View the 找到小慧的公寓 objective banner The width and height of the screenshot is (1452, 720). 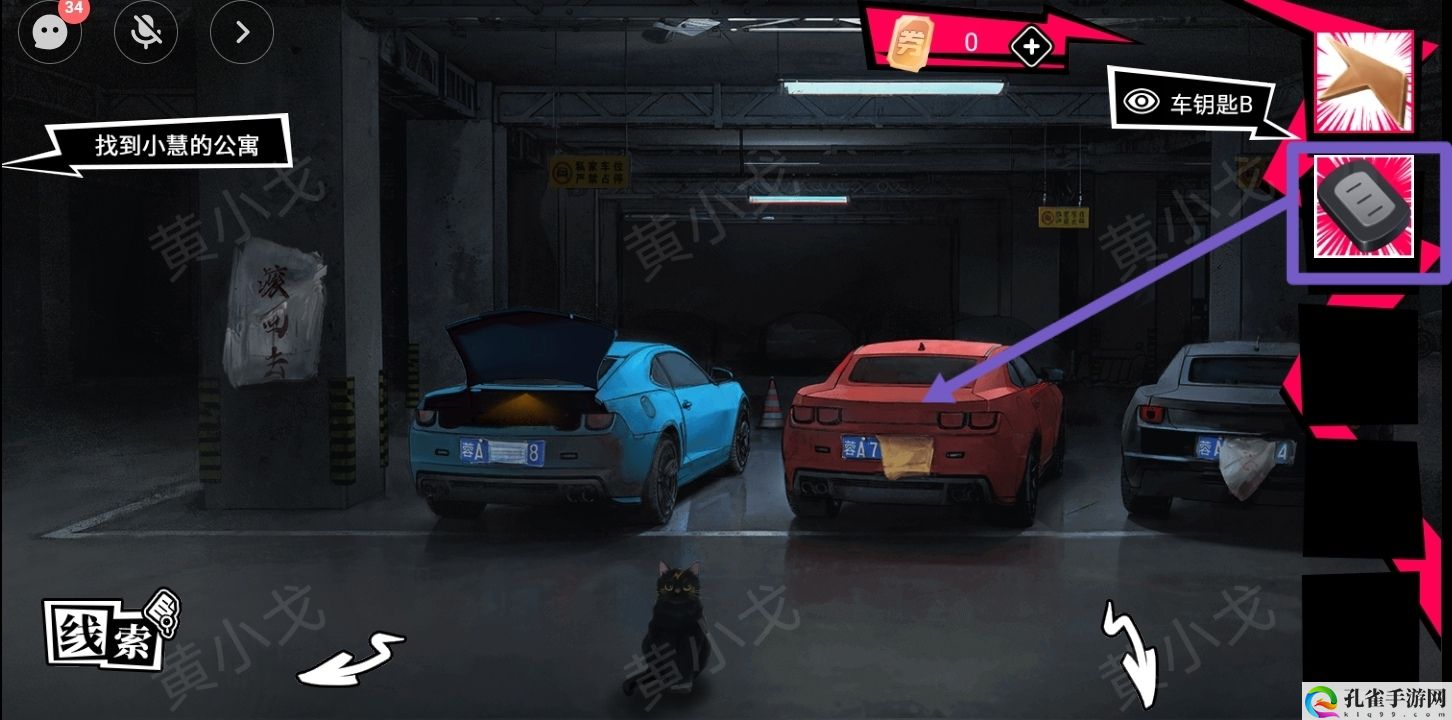tap(176, 146)
